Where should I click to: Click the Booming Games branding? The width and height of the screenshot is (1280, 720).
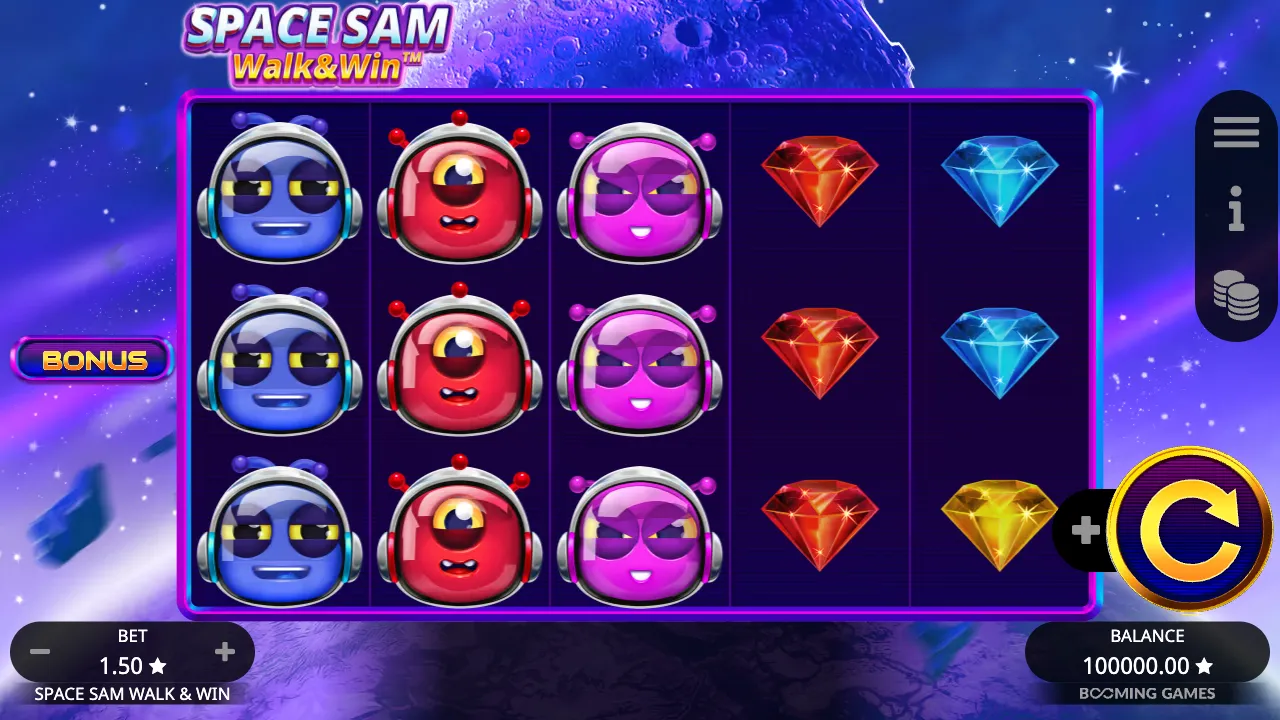[x=1146, y=693]
